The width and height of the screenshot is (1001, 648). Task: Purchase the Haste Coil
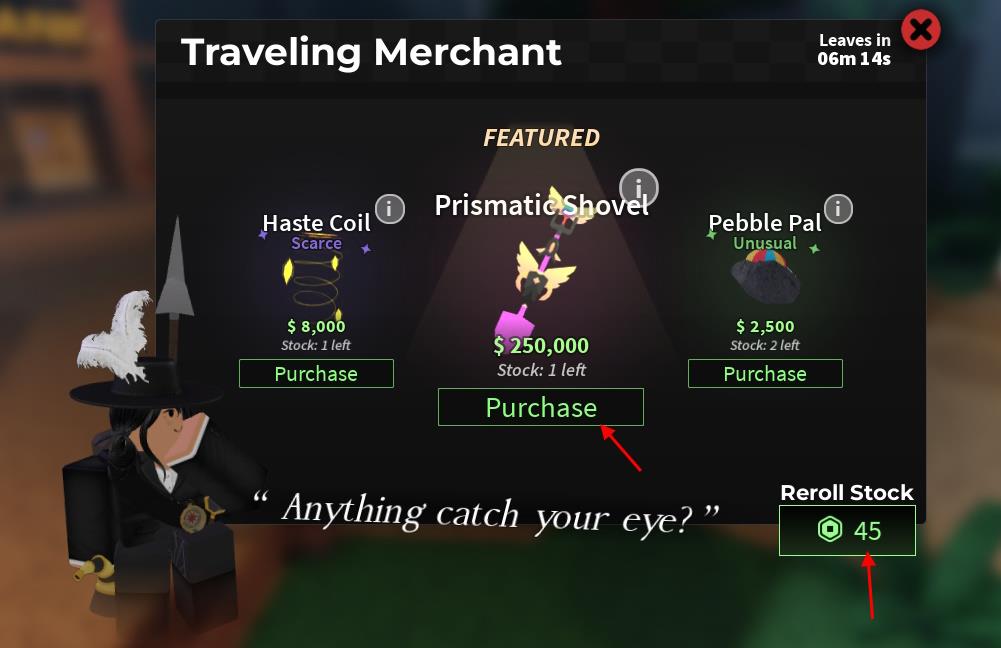click(316, 374)
